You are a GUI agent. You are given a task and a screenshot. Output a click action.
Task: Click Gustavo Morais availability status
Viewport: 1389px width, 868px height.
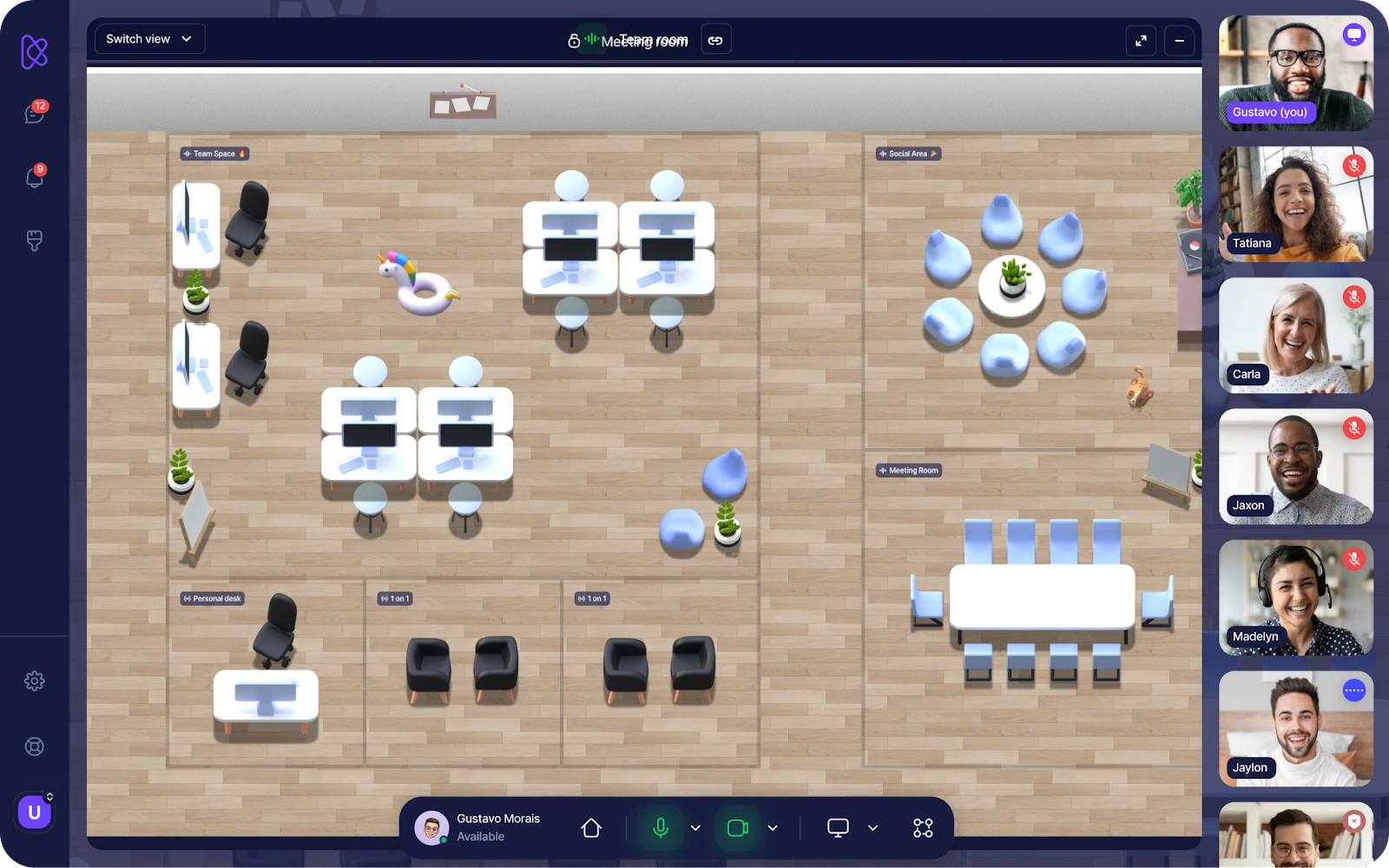(x=482, y=836)
